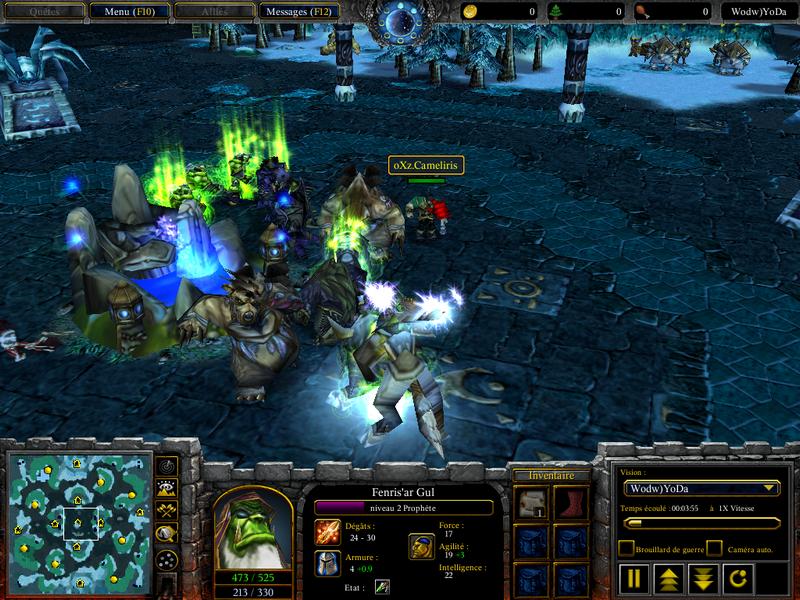Open the Messages (F12) log
Image resolution: width=800 pixels, height=600 pixels.
(299, 11)
